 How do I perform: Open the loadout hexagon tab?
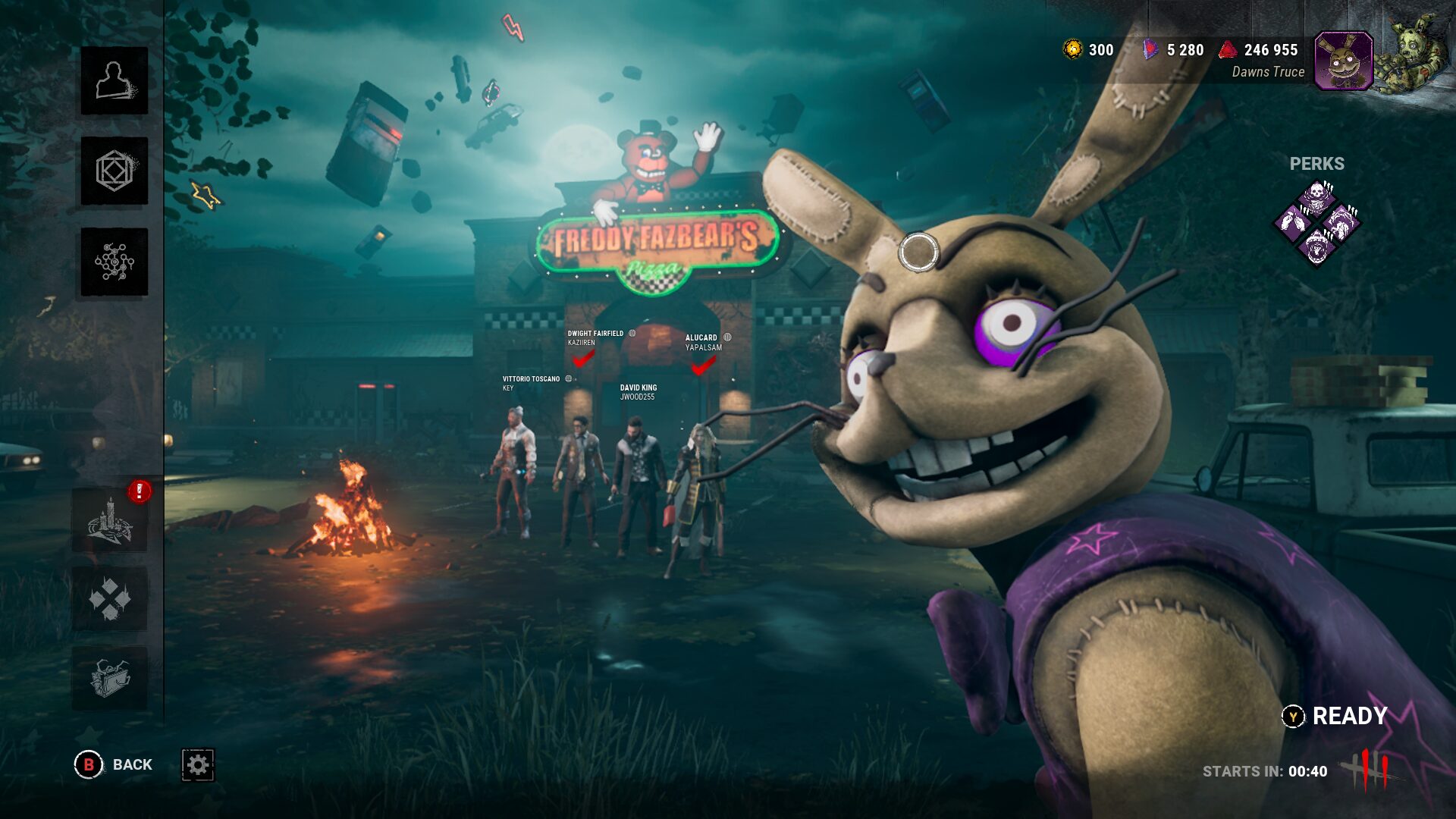pos(115,171)
